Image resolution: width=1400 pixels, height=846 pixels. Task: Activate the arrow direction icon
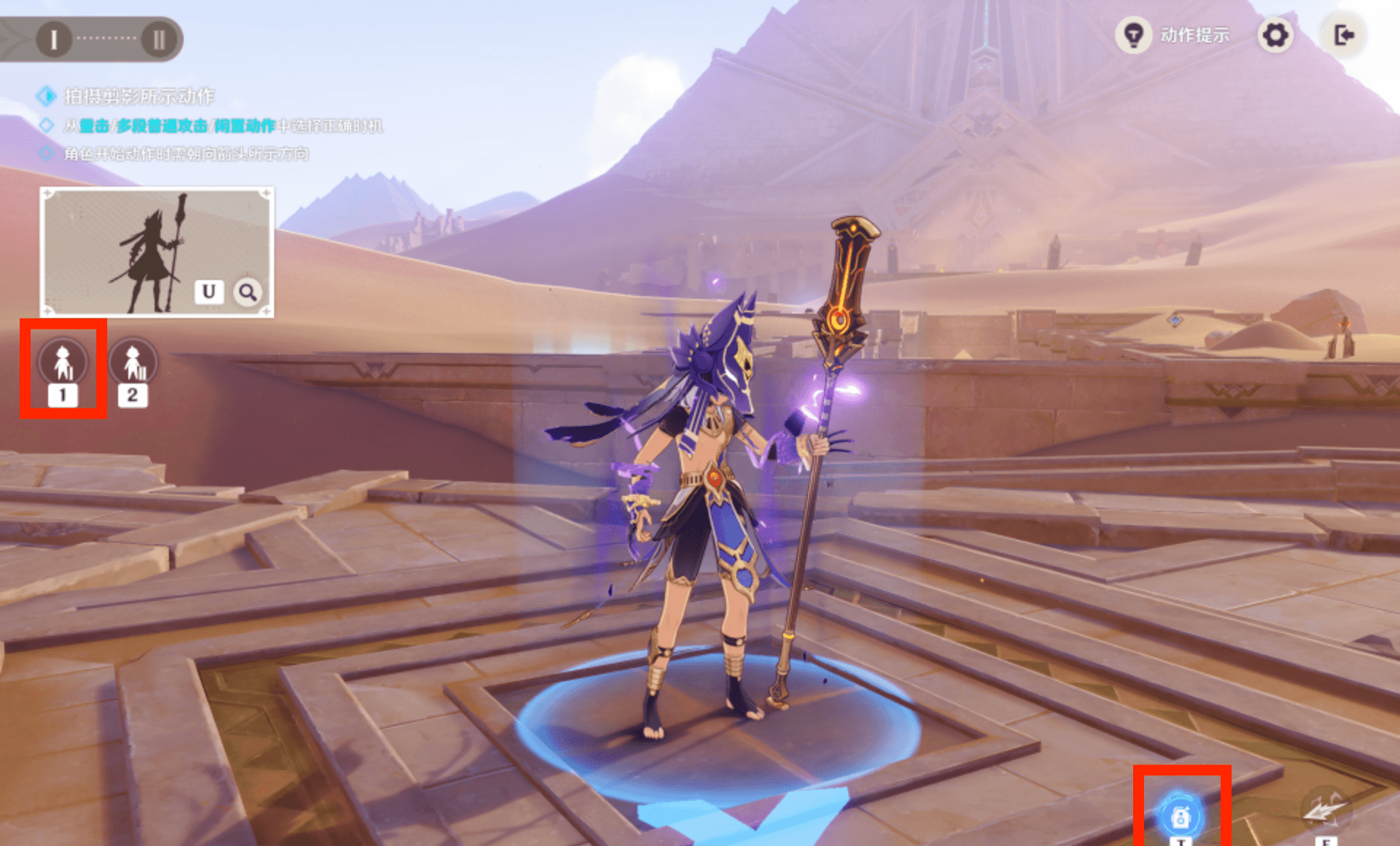tap(1325, 812)
